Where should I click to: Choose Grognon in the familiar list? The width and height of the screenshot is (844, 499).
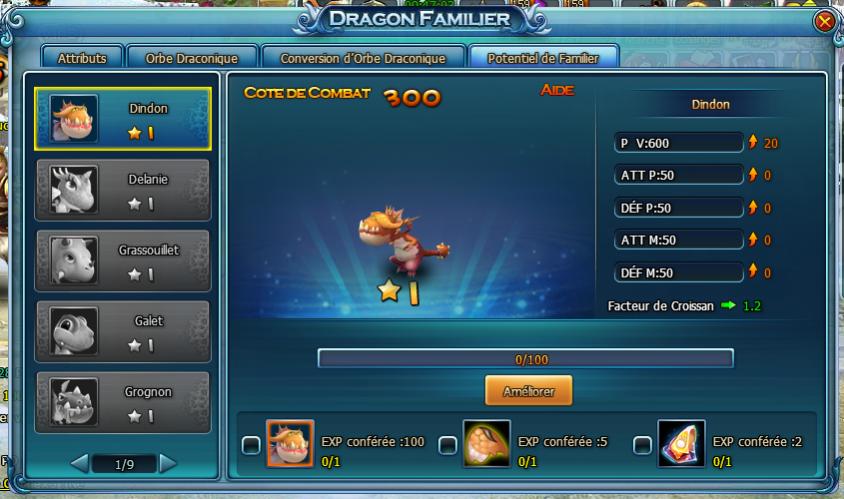(123, 402)
